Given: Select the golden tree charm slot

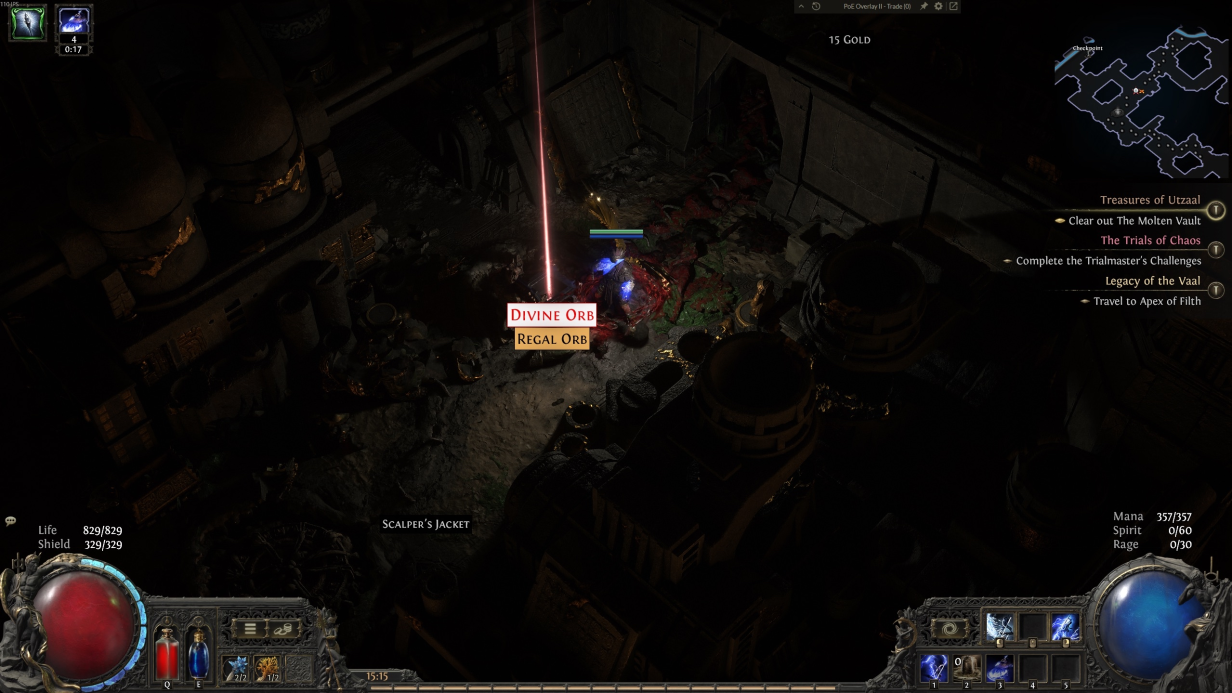Looking at the screenshot, I should (x=267, y=667).
